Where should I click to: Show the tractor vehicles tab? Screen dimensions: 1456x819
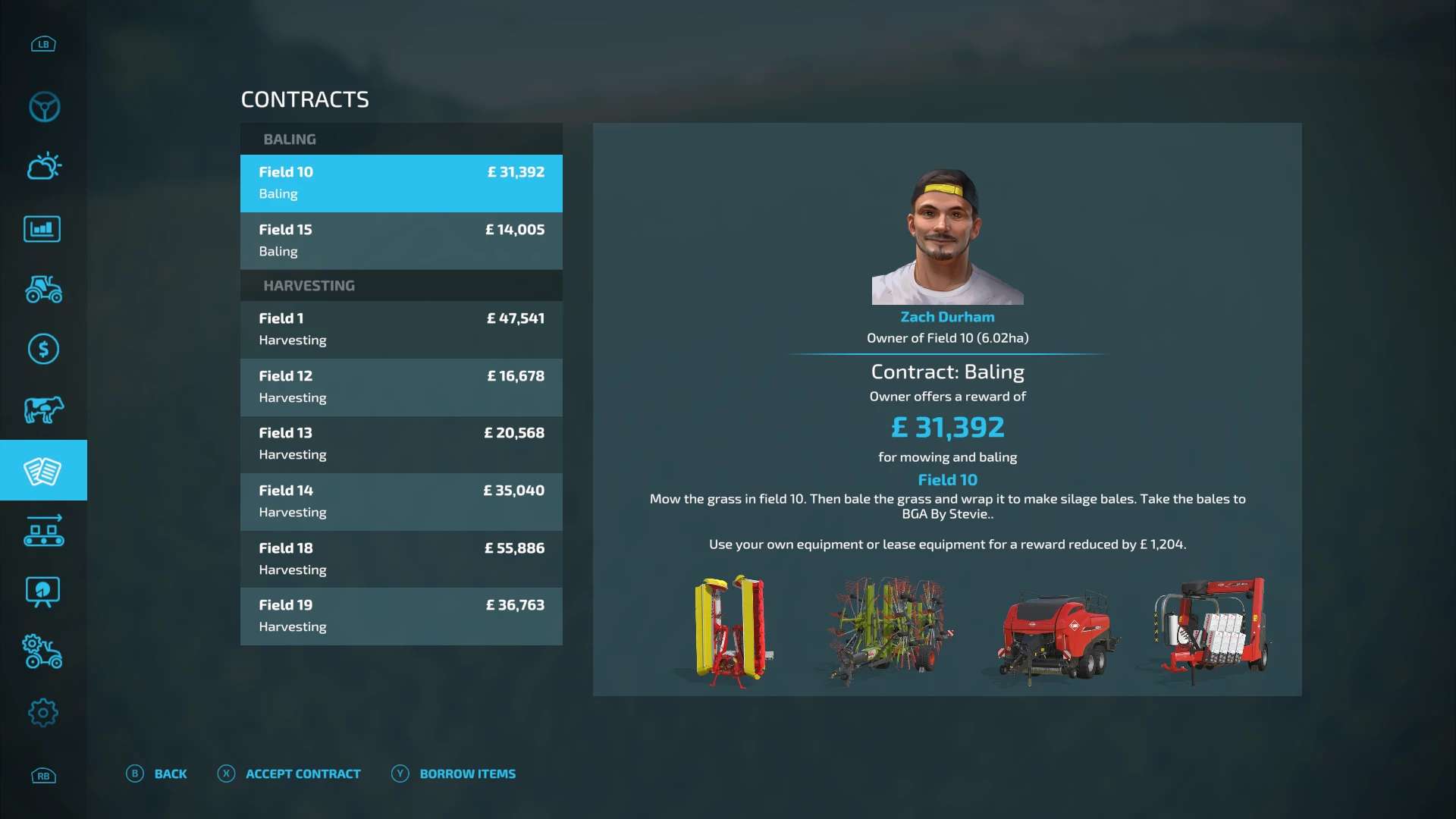(x=44, y=289)
